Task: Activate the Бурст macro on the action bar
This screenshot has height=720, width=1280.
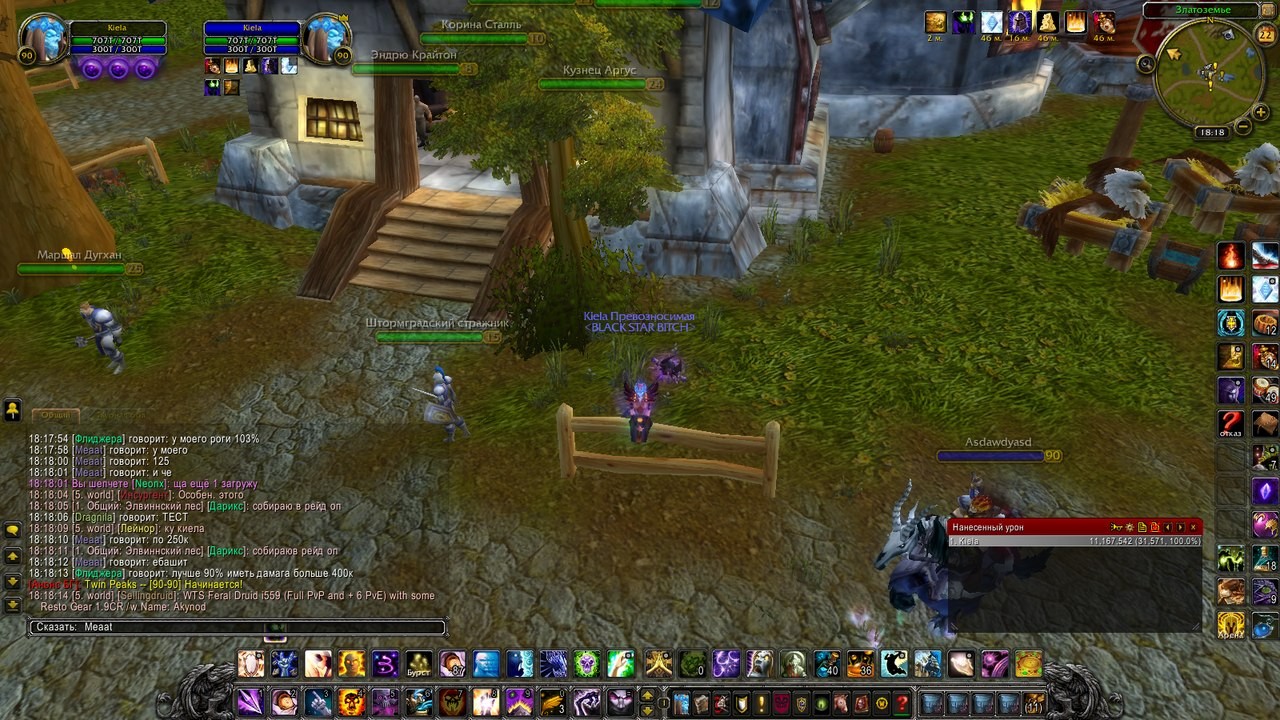Action: point(419,663)
